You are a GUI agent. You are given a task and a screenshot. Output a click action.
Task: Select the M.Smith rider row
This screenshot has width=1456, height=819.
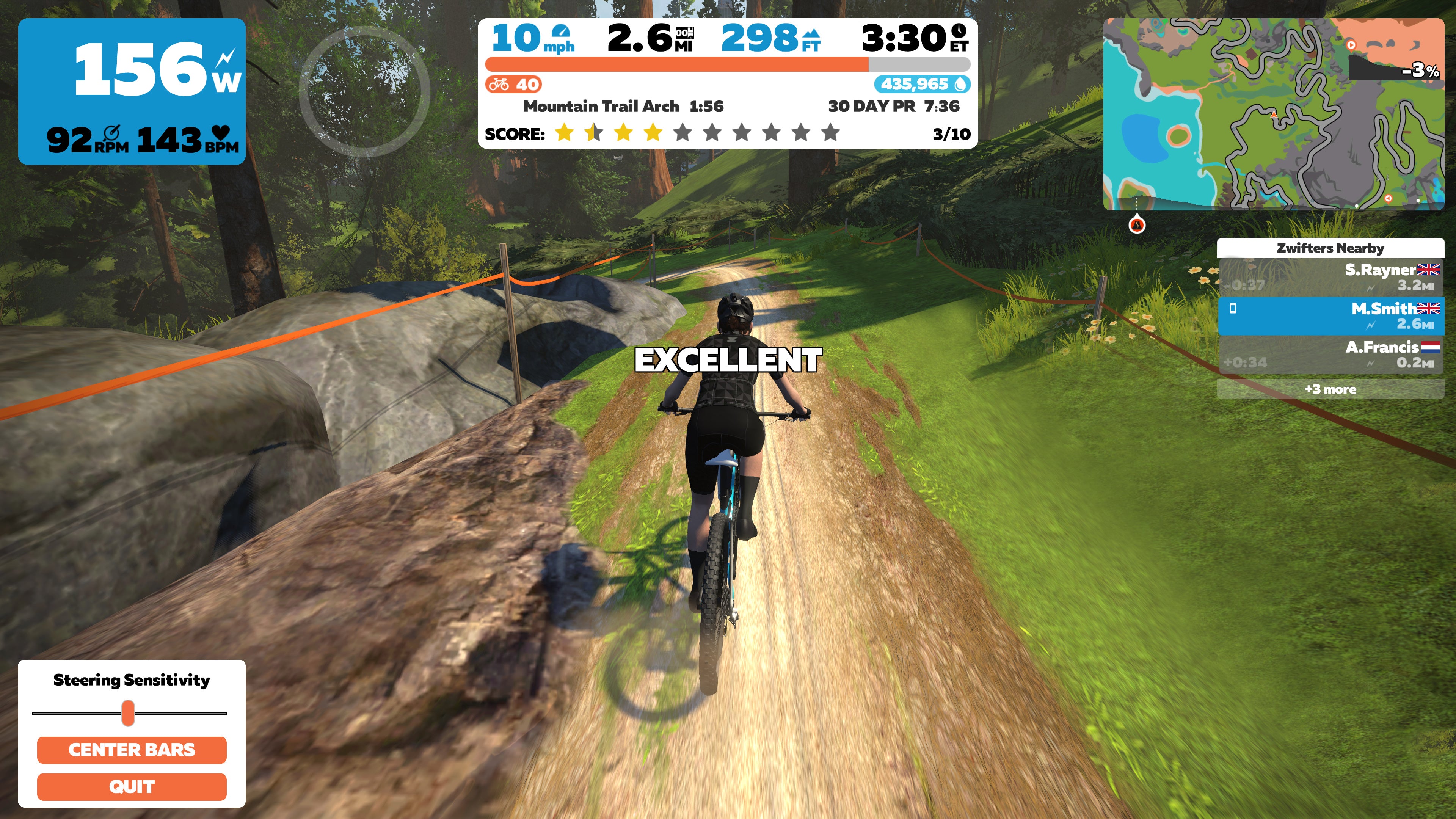(x=1330, y=316)
